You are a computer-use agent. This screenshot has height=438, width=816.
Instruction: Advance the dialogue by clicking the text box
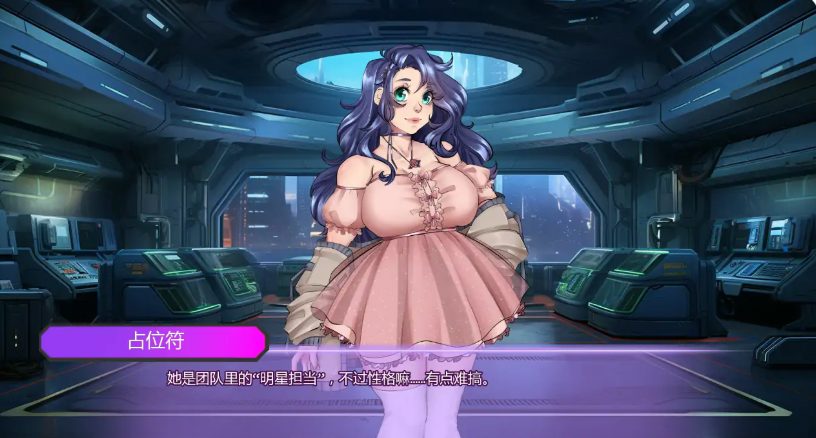click(x=408, y=385)
